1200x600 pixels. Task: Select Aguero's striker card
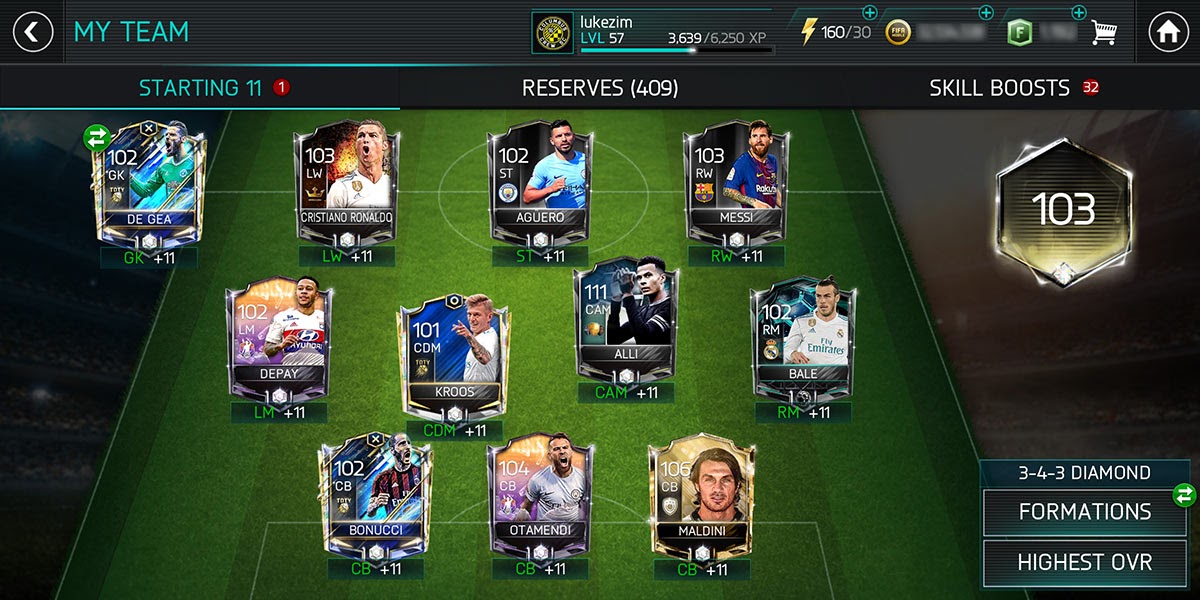coord(541,182)
